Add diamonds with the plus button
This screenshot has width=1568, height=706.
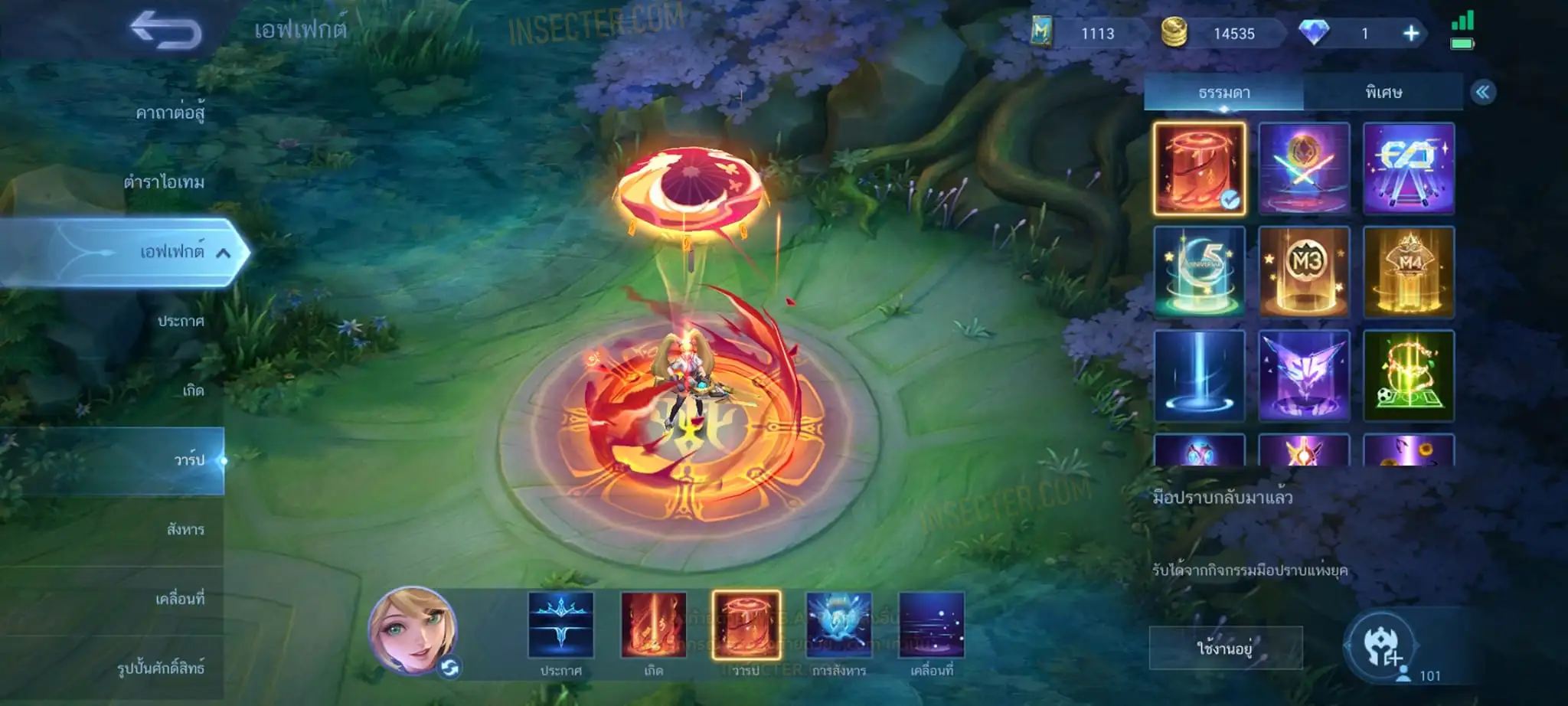point(1410,34)
